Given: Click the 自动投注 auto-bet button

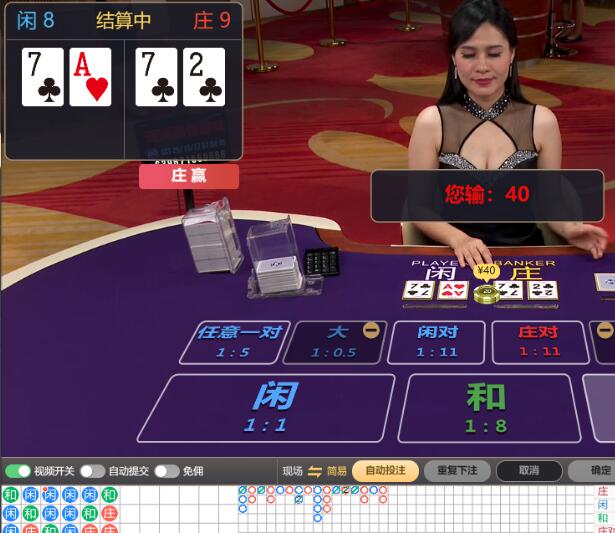Looking at the screenshot, I should click(x=385, y=471).
